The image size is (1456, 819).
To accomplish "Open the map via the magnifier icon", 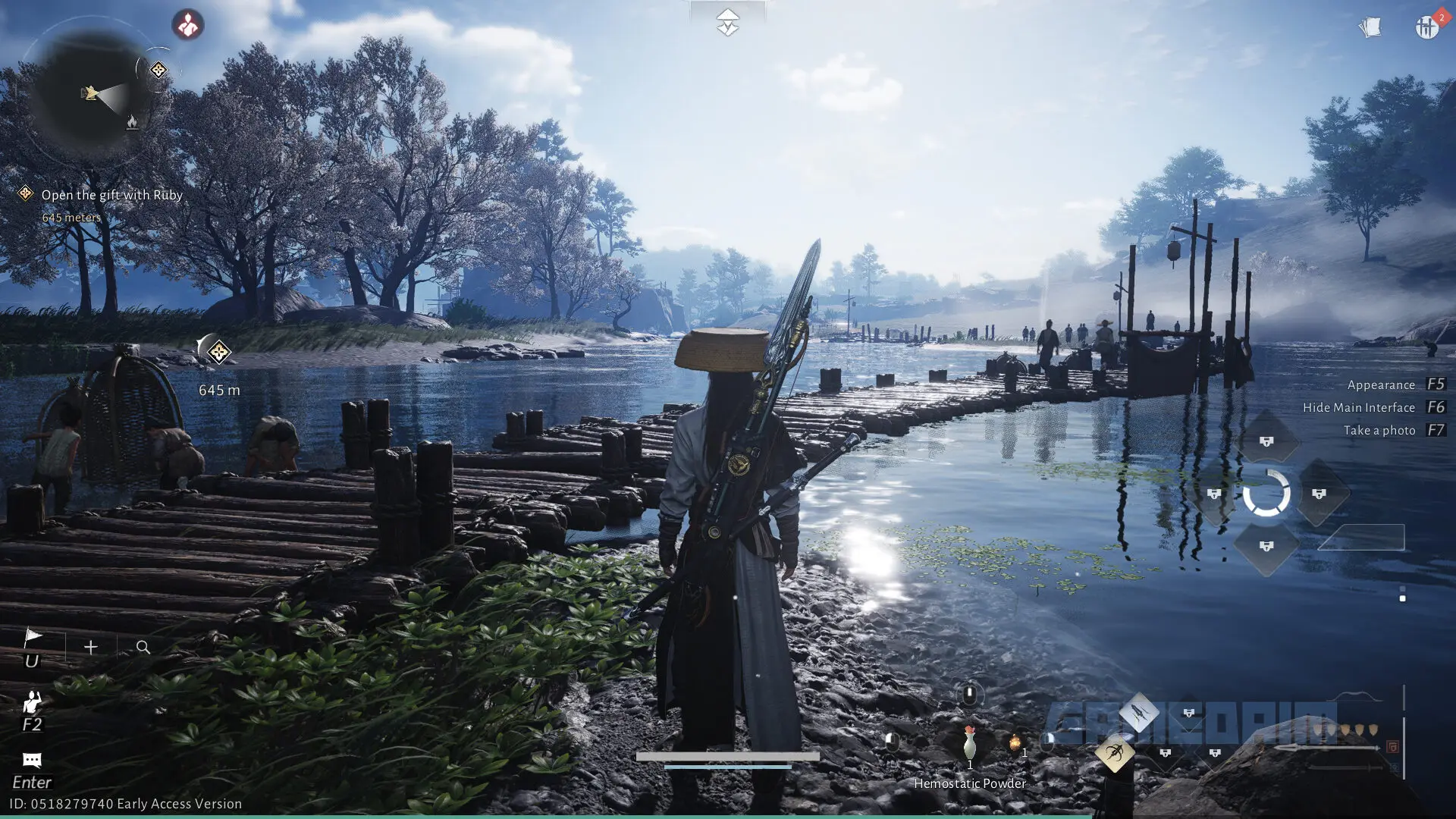I will 143,647.
